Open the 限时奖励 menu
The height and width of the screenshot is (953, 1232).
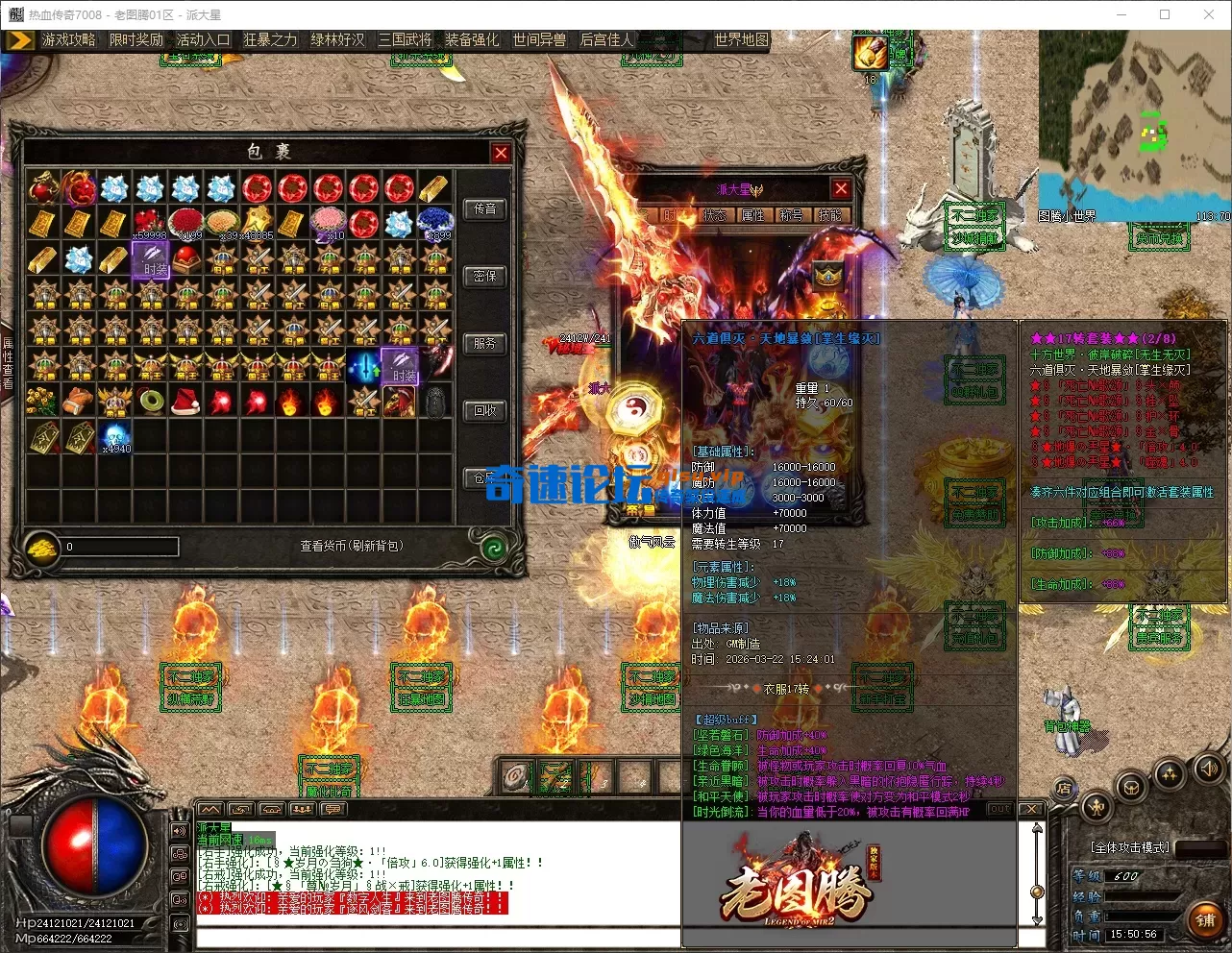click(136, 39)
